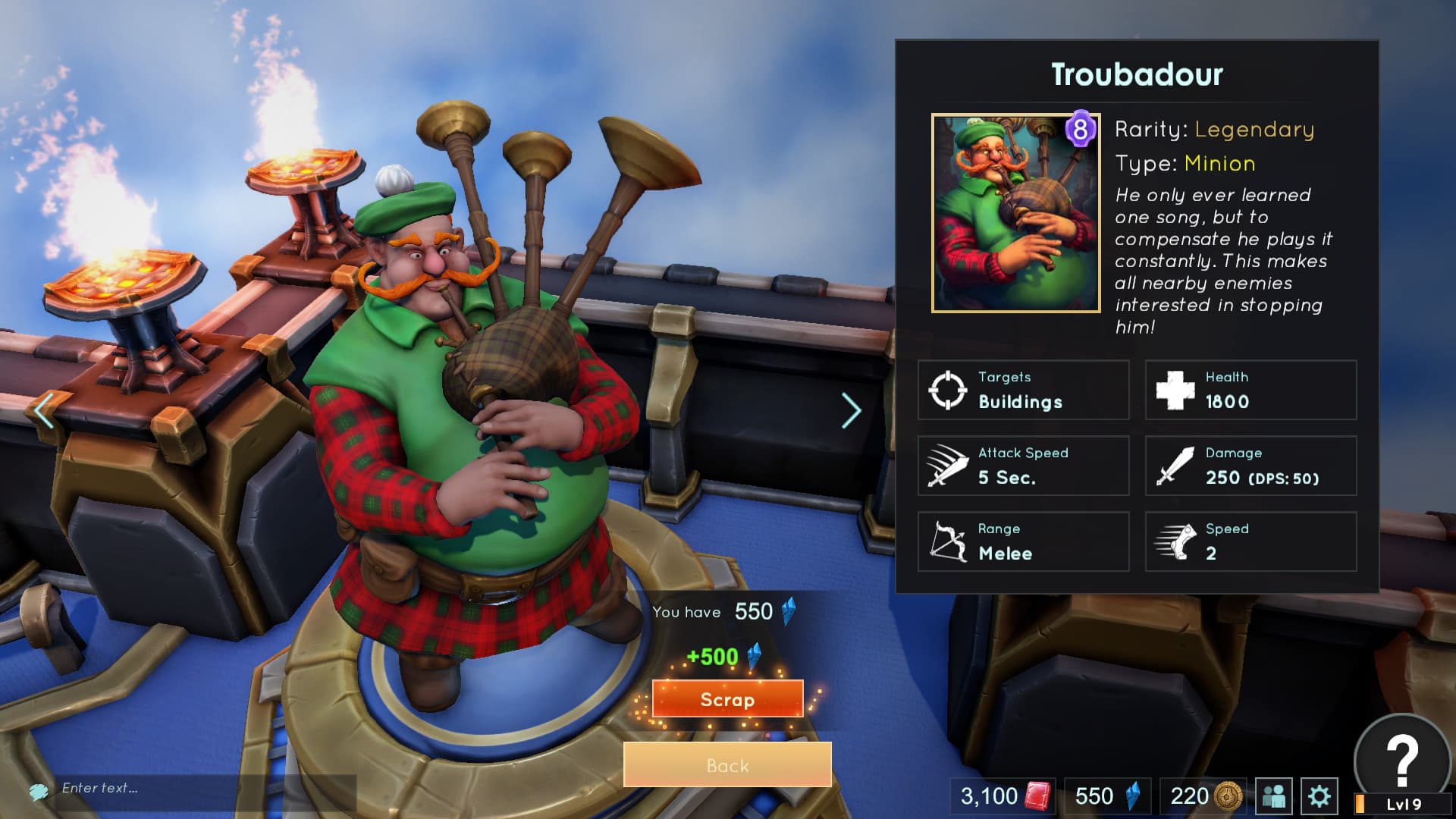
Task: Click the red tome currency icon
Action: [x=1037, y=797]
